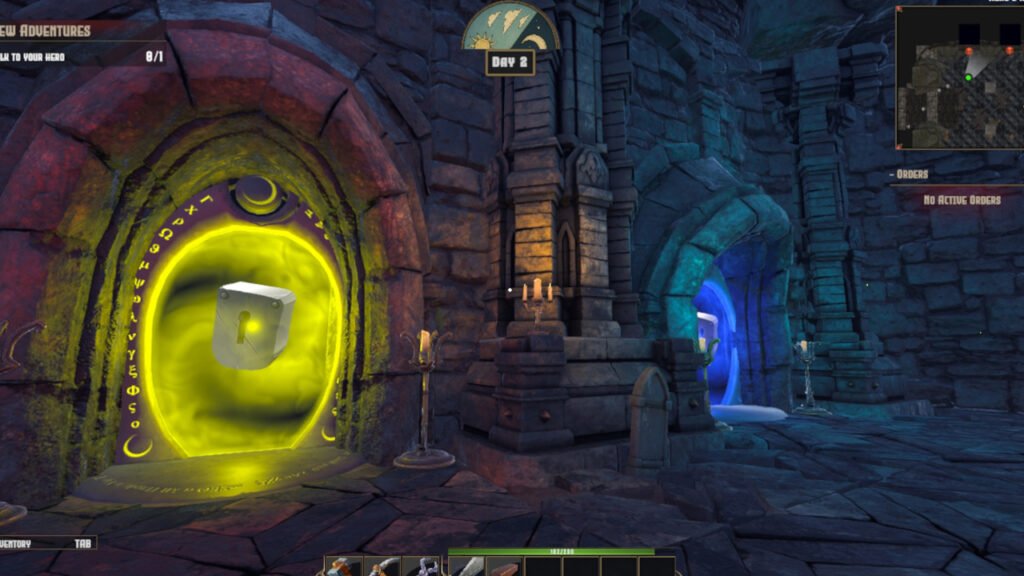This screenshot has height=576, width=1024.
Task: Collapse the Orders panel header
Action: click(x=912, y=174)
